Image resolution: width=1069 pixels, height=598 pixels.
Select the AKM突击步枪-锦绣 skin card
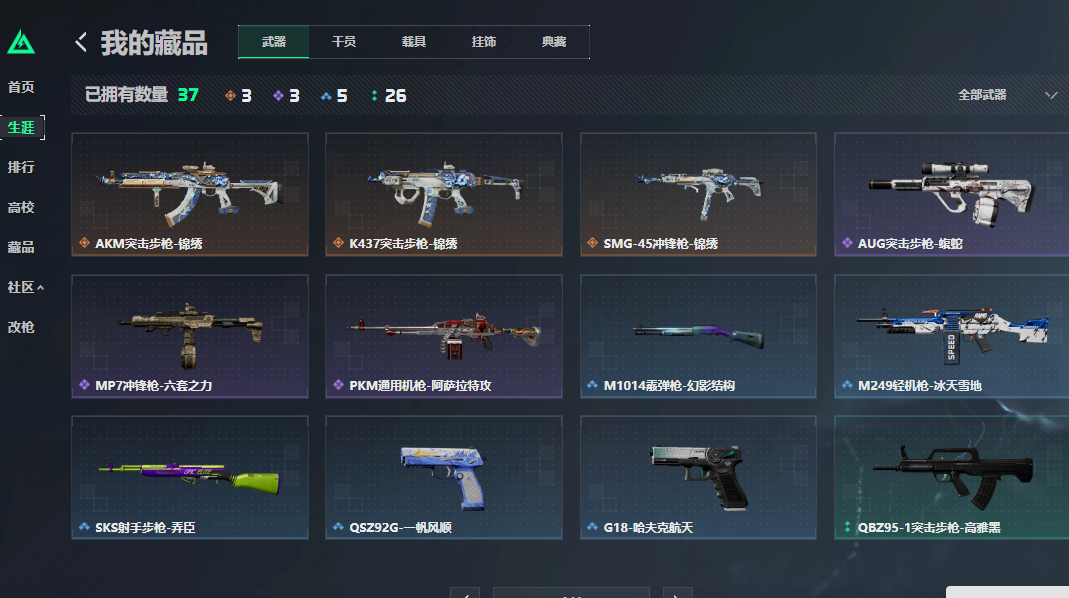[x=189, y=195]
